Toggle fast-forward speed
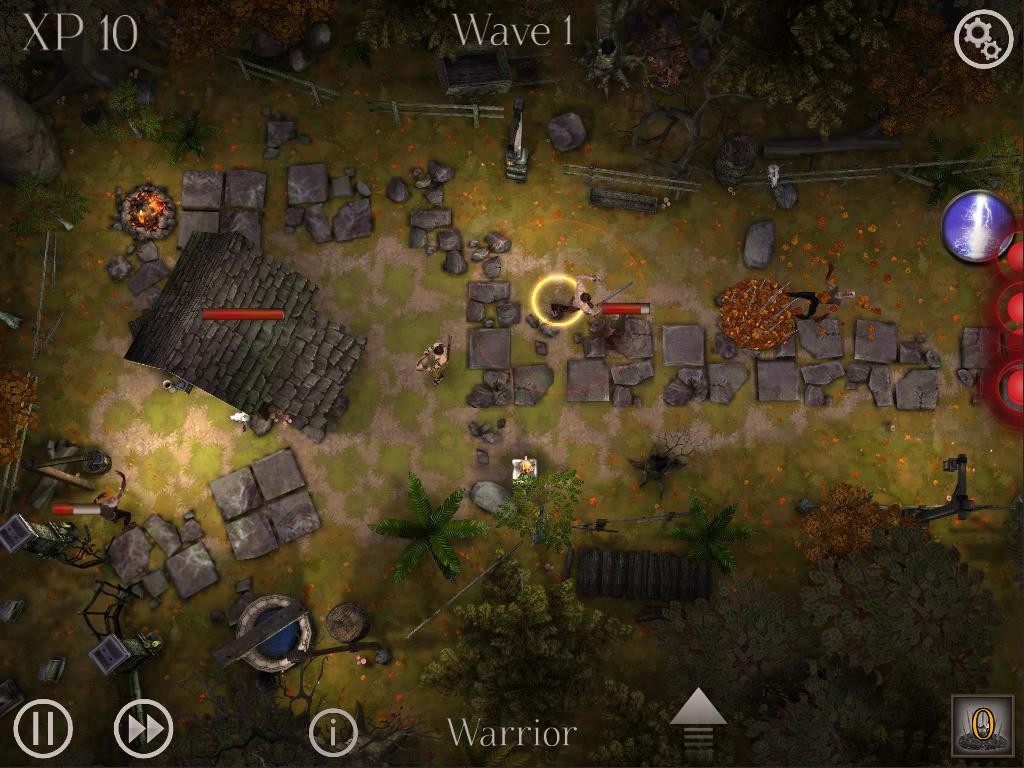 (143, 728)
